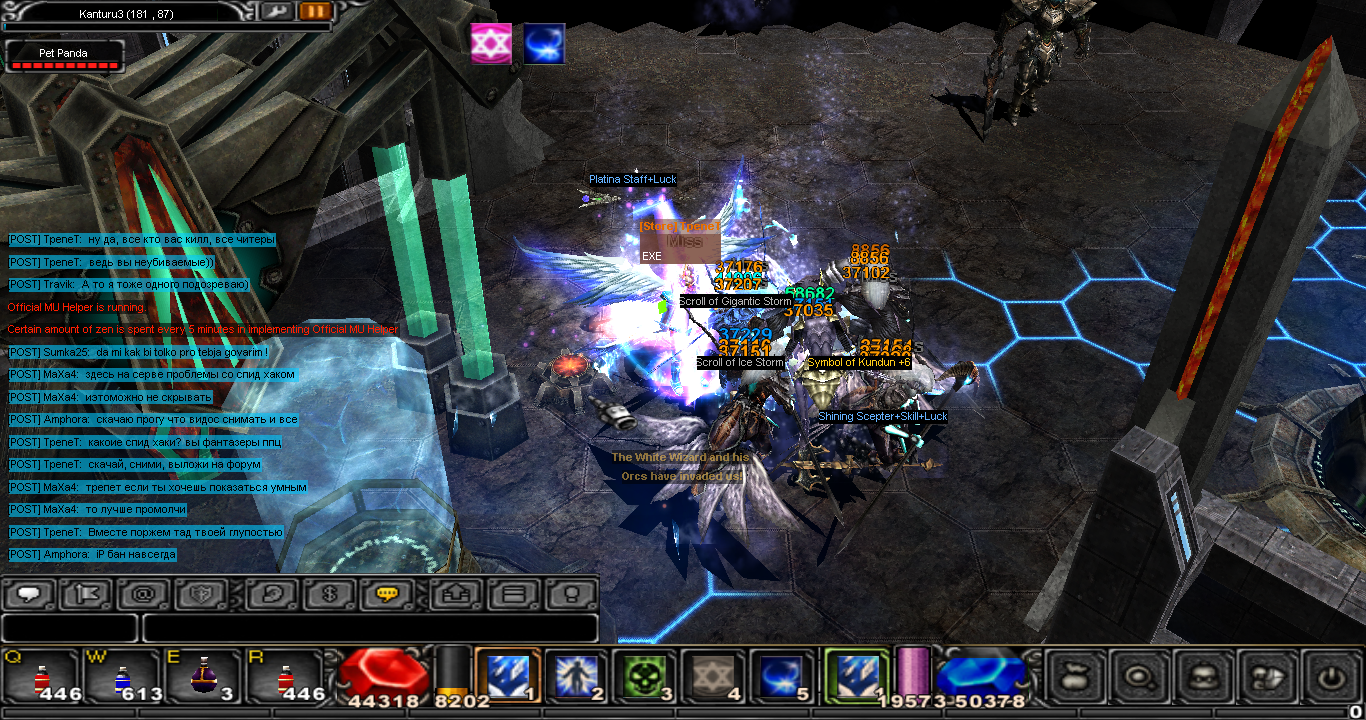Viewport: 1366px width, 720px height.
Task: Pause the MU Helper with the orange button
Action: (314, 12)
